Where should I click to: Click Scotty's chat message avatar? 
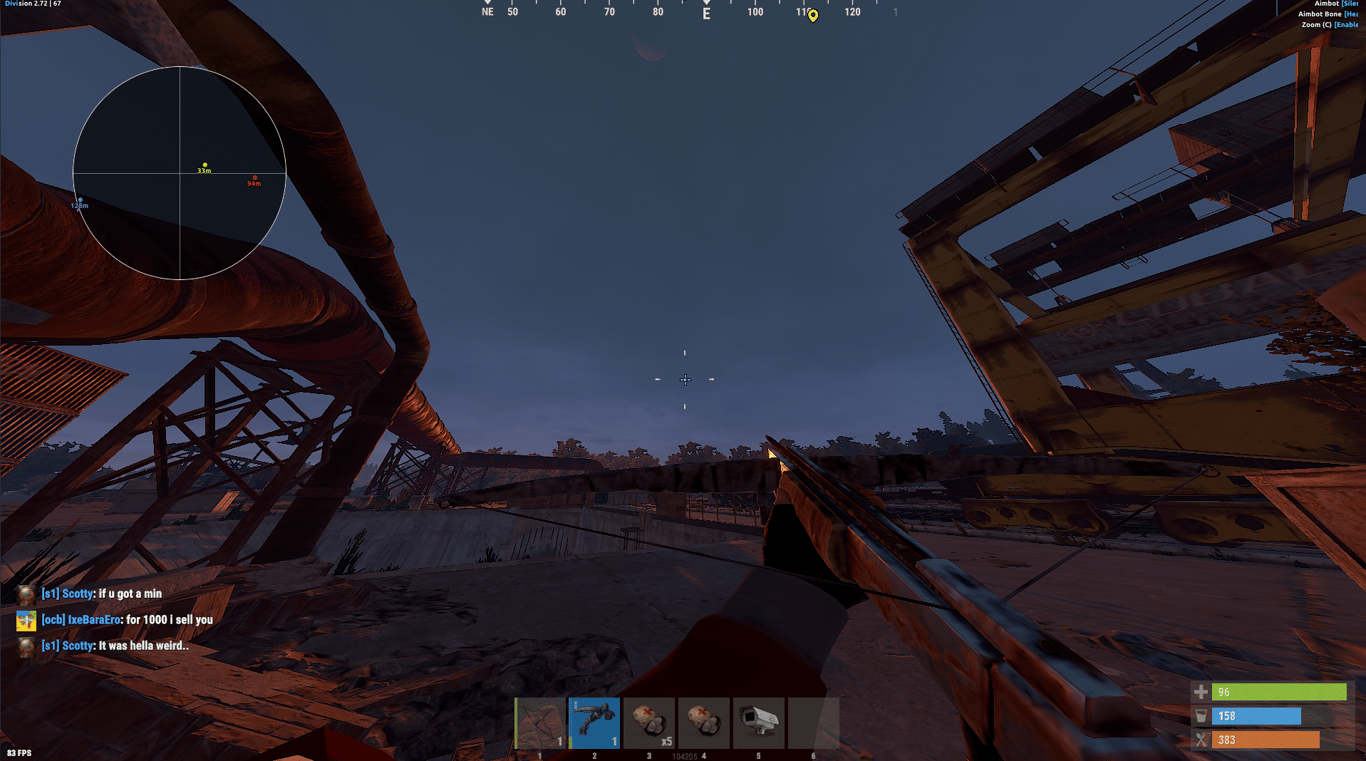(x=24, y=593)
